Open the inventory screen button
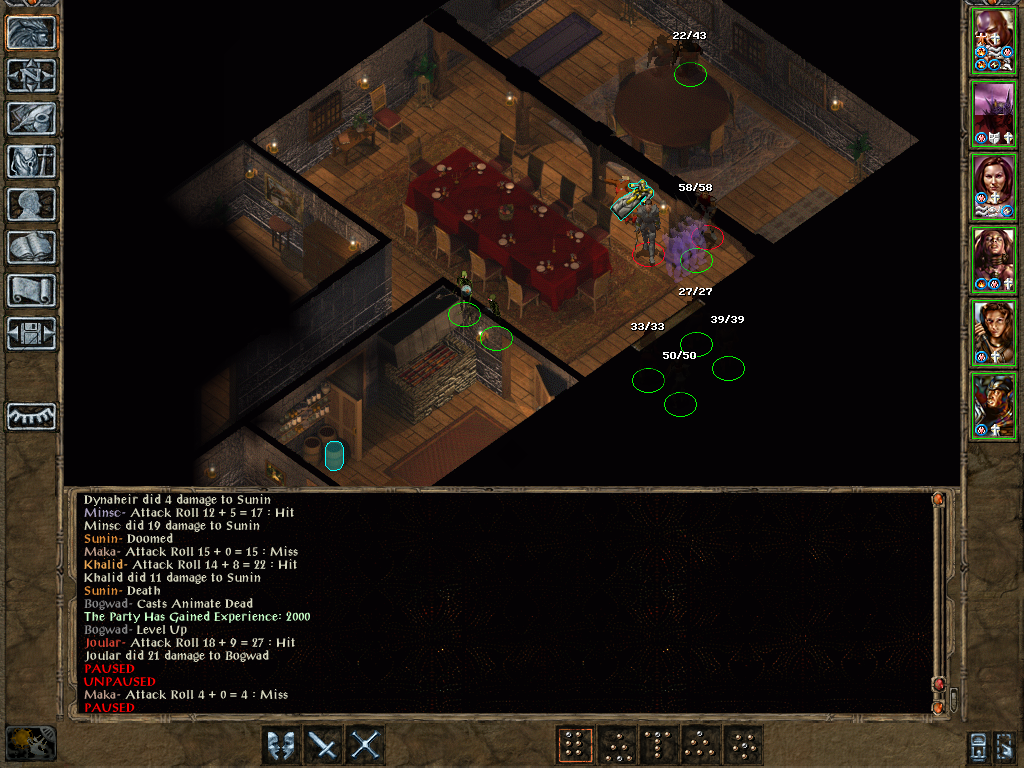This screenshot has height=768, width=1024. click(32, 161)
